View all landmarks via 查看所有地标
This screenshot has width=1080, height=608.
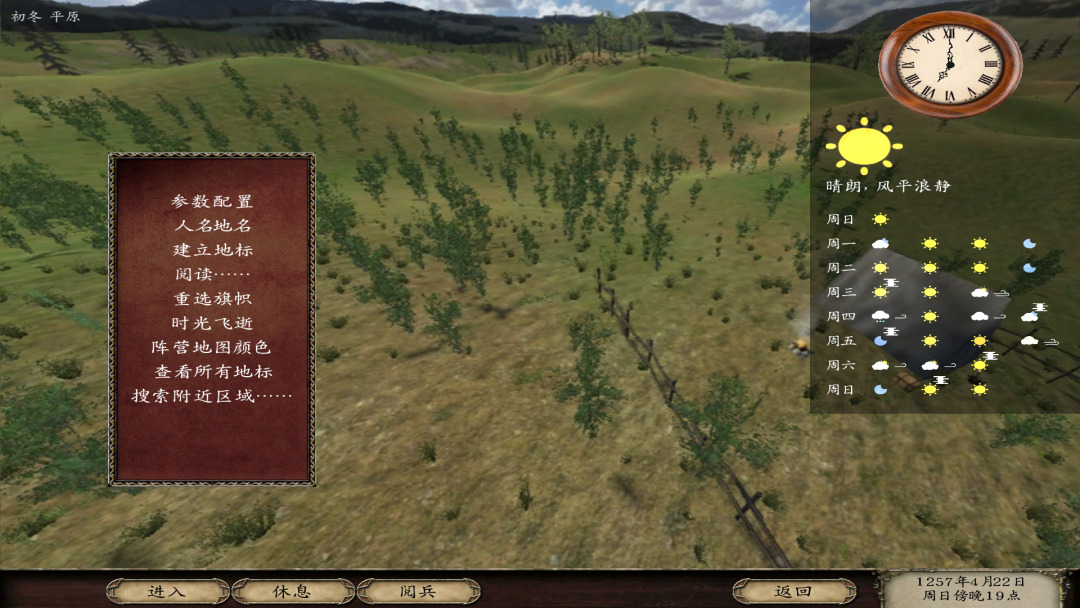(x=212, y=371)
